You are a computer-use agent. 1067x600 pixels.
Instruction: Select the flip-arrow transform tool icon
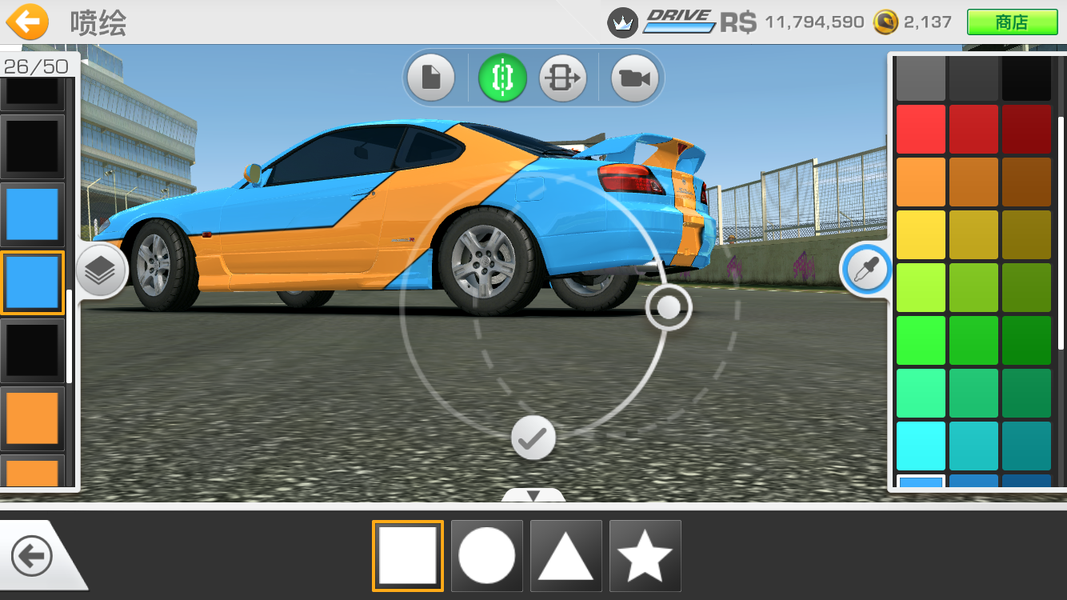(x=562, y=78)
